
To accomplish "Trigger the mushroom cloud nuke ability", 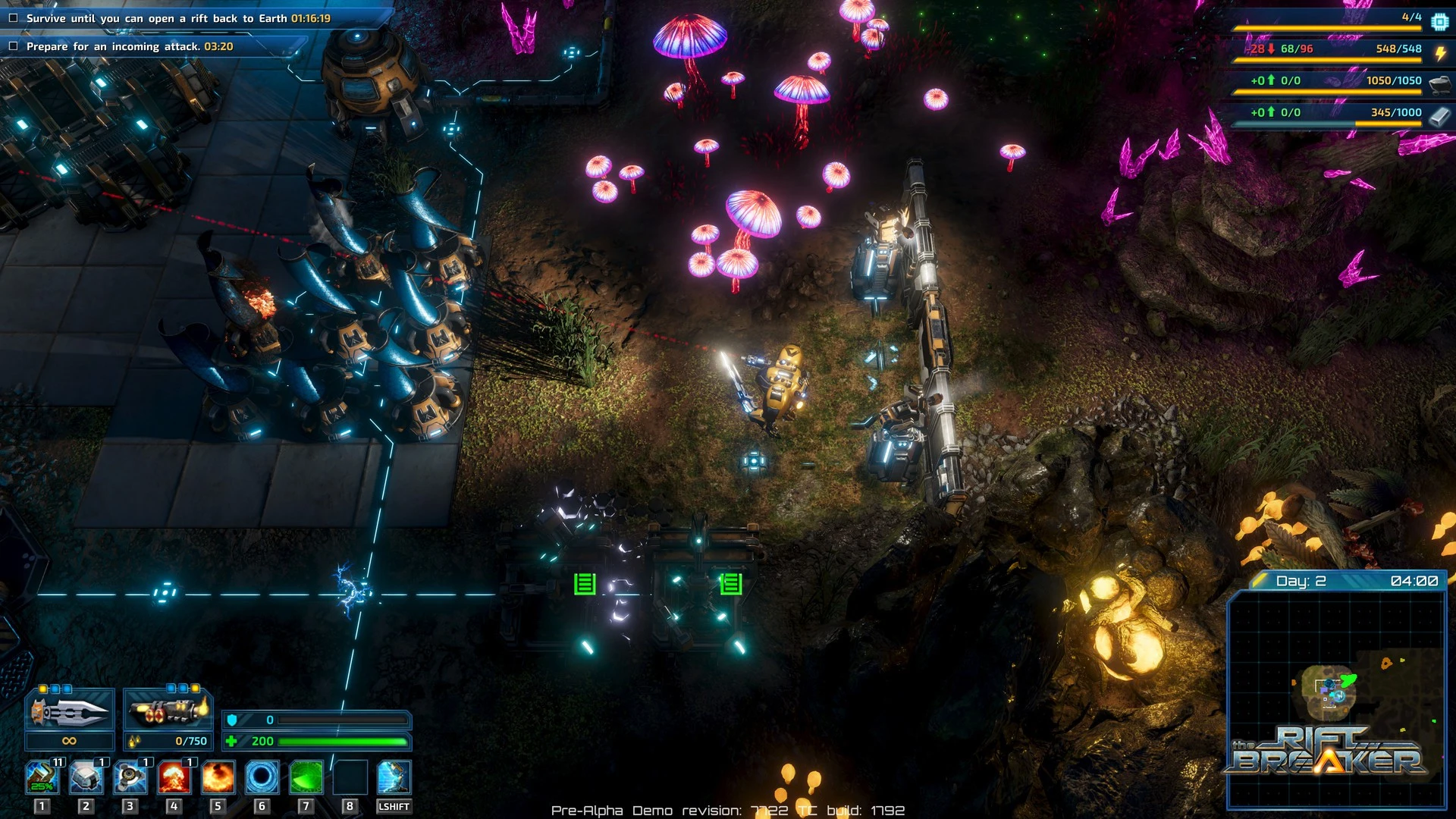I will [x=174, y=777].
